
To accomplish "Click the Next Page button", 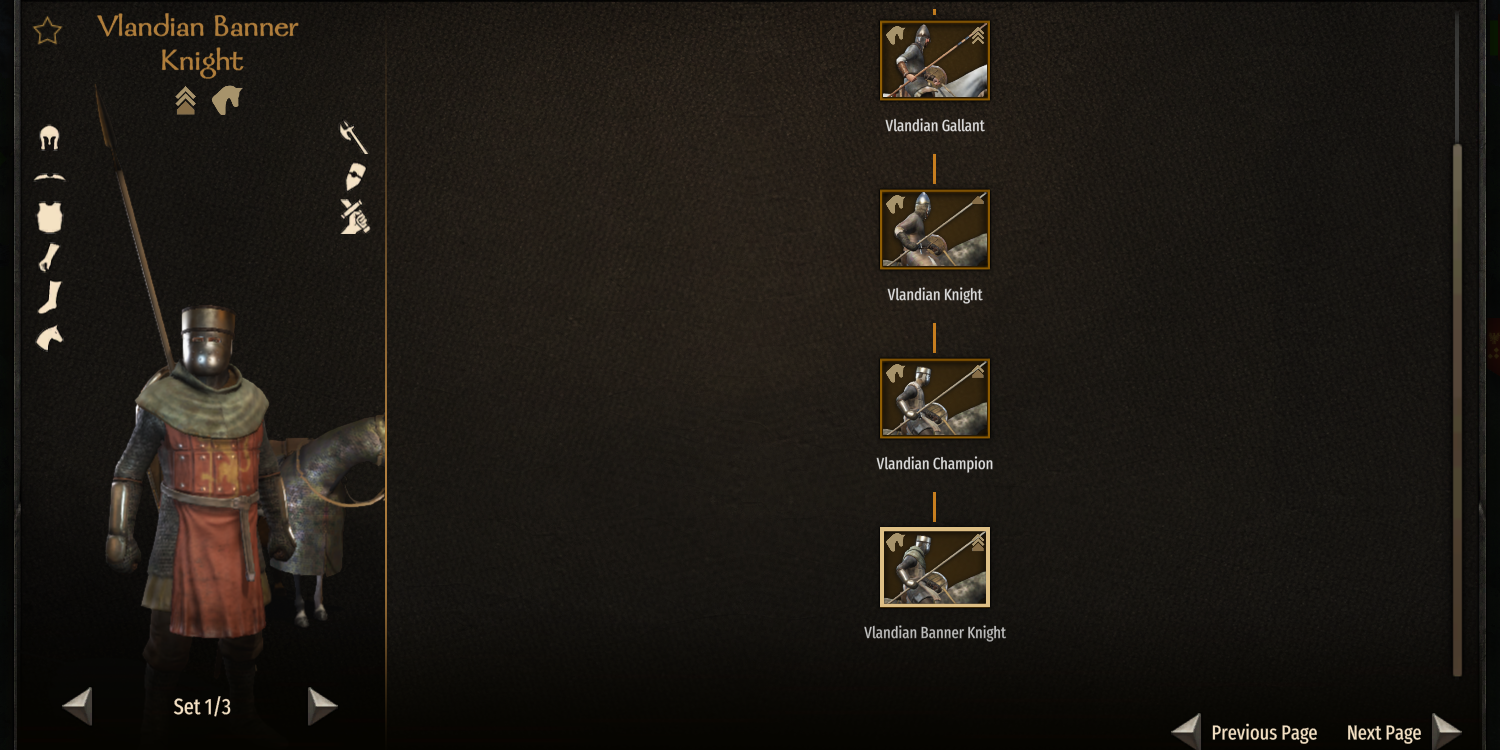I will coord(1383,731).
